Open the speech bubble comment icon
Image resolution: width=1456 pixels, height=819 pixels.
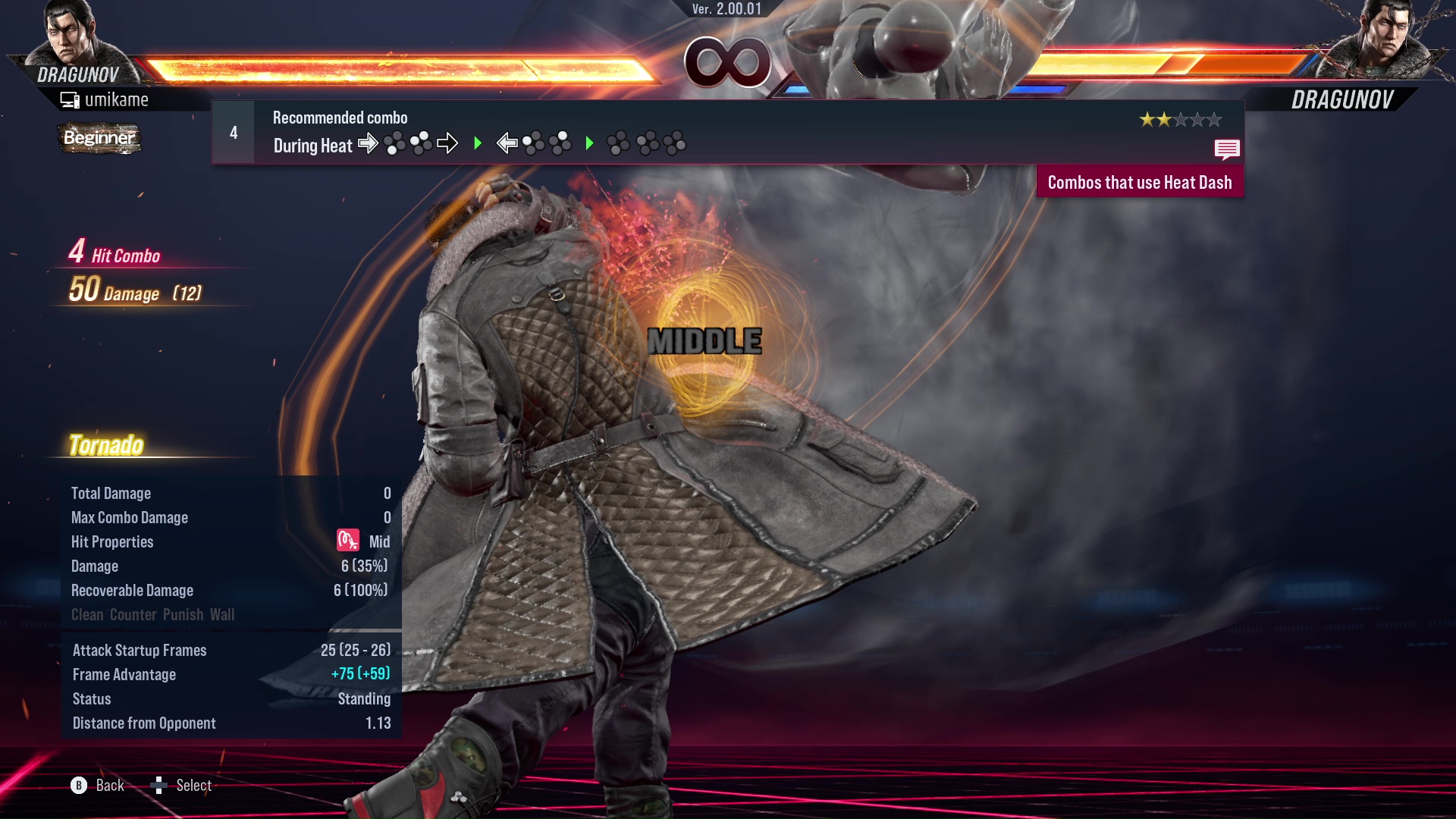coord(1226,149)
